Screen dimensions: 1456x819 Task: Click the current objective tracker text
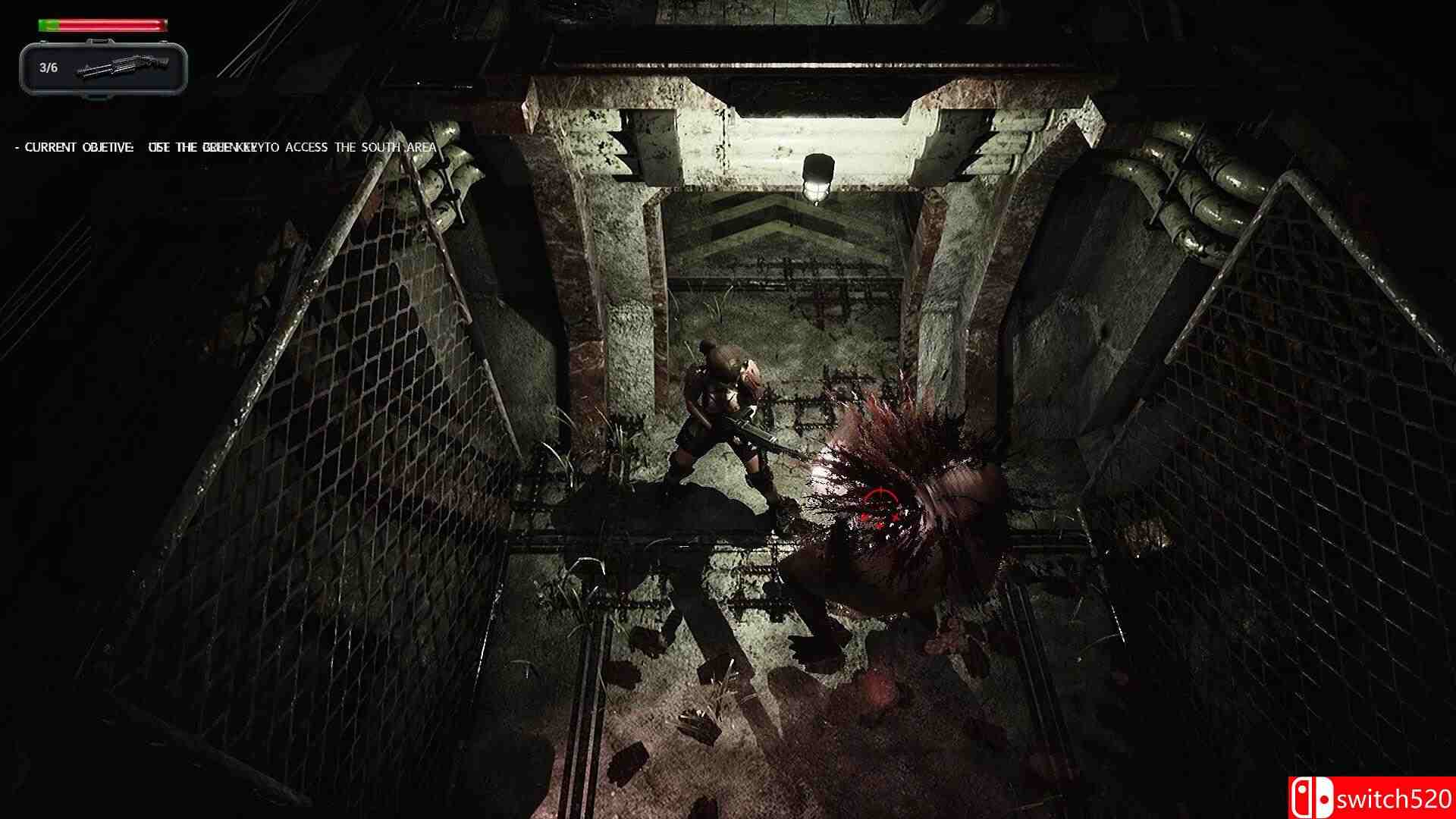coord(227,147)
